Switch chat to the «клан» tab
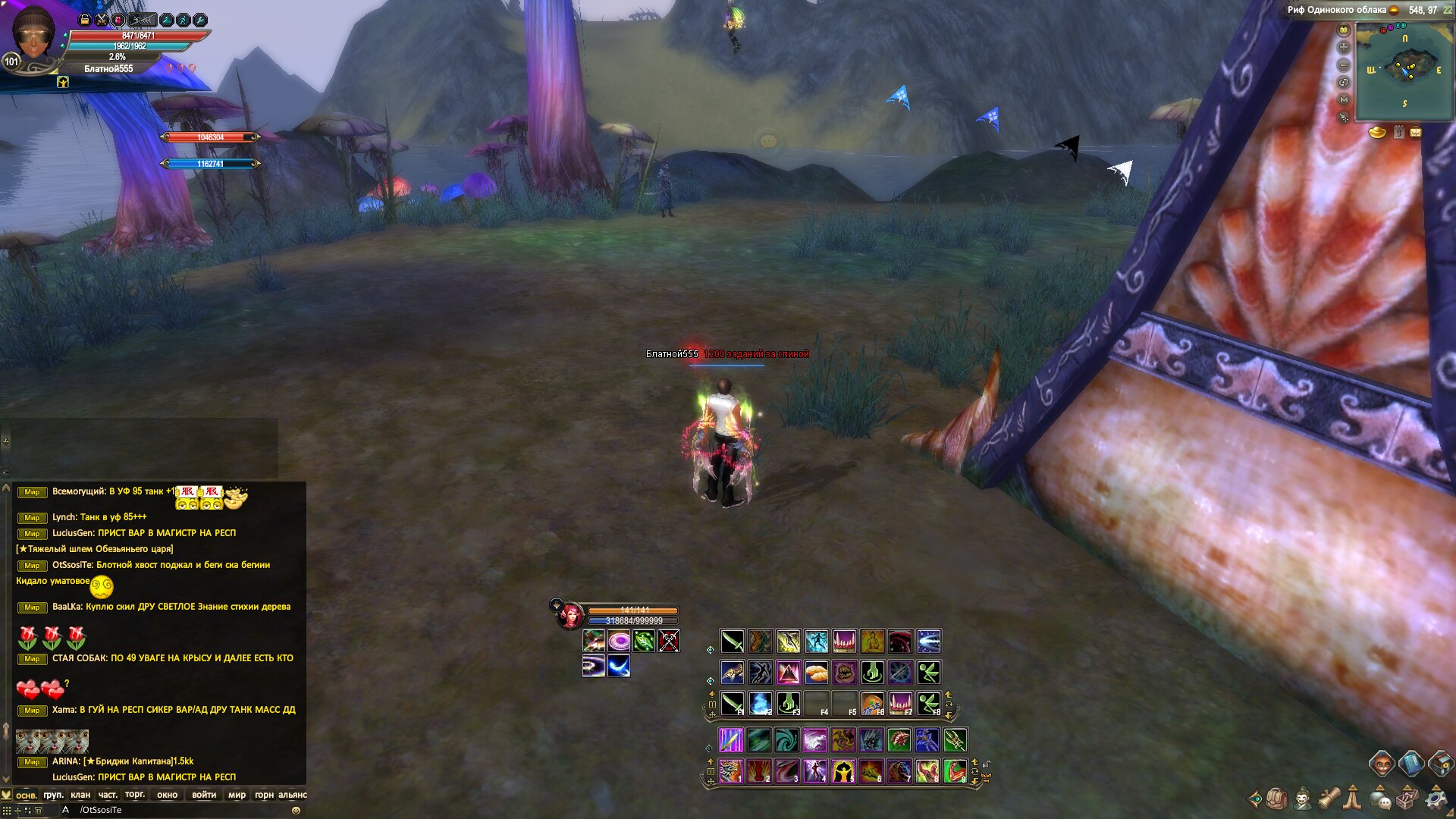Image resolution: width=1456 pixels, height=819 pixels. [x=80, y=795]
